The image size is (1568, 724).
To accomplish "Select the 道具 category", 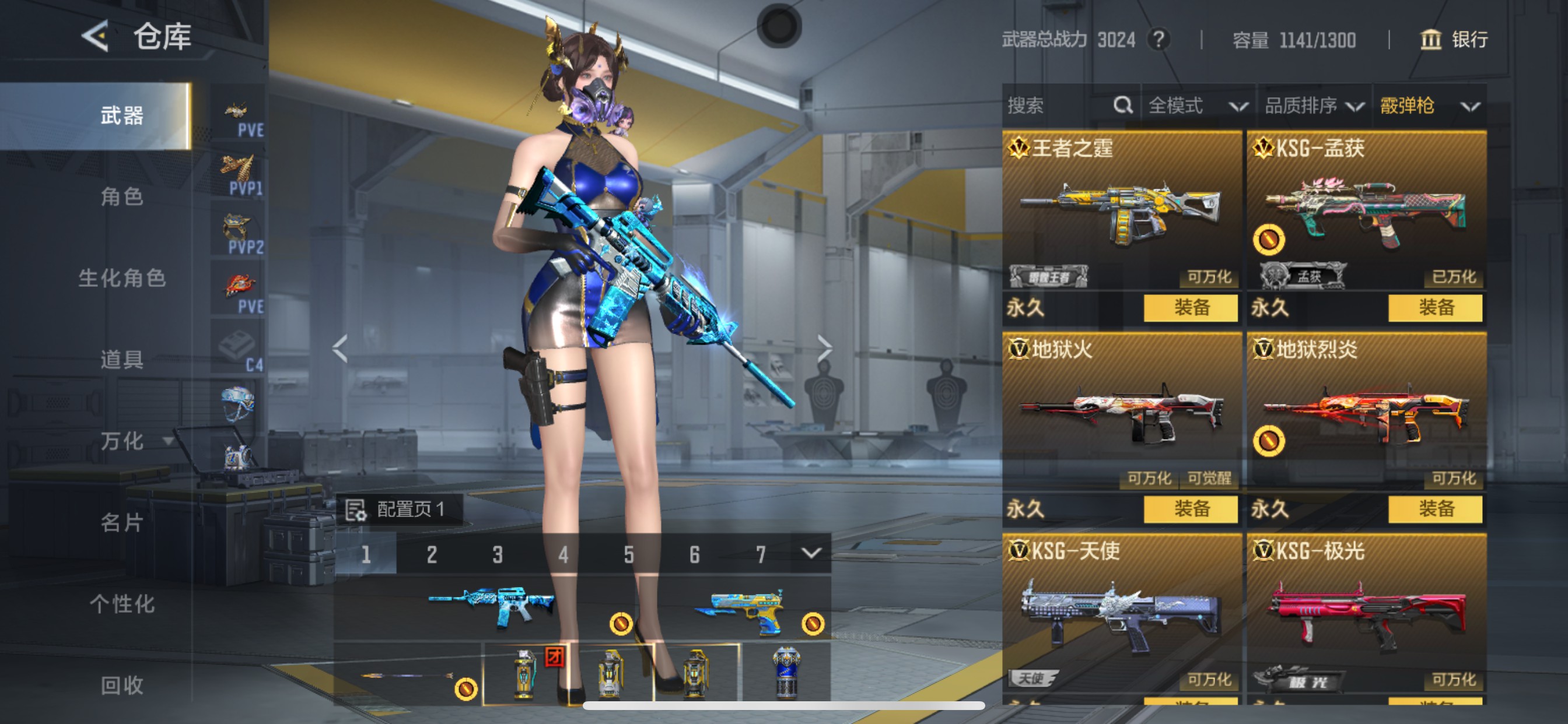I will point(122,360).
